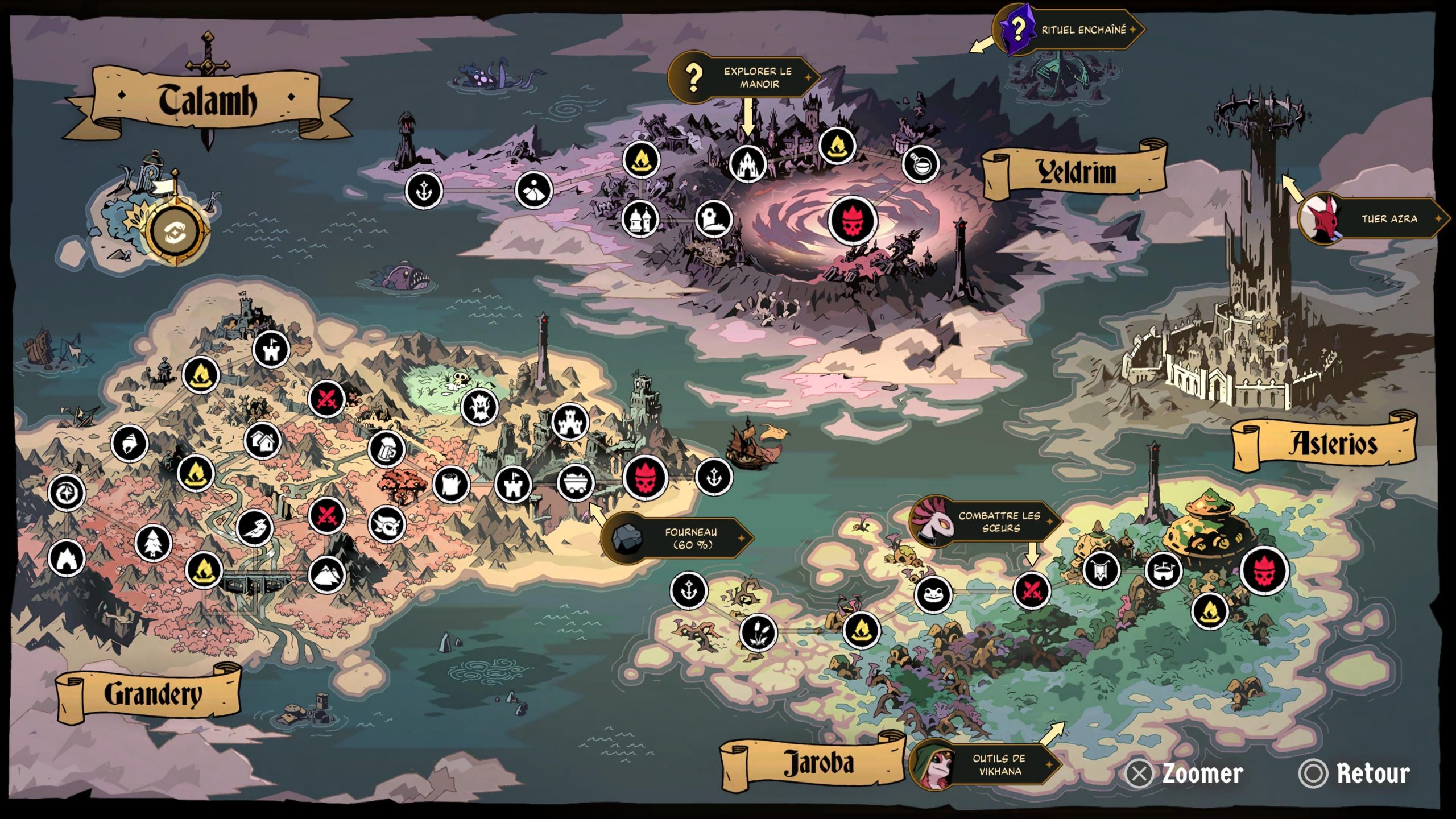Open the Explorer le Manoir objective

click(745, 77)
